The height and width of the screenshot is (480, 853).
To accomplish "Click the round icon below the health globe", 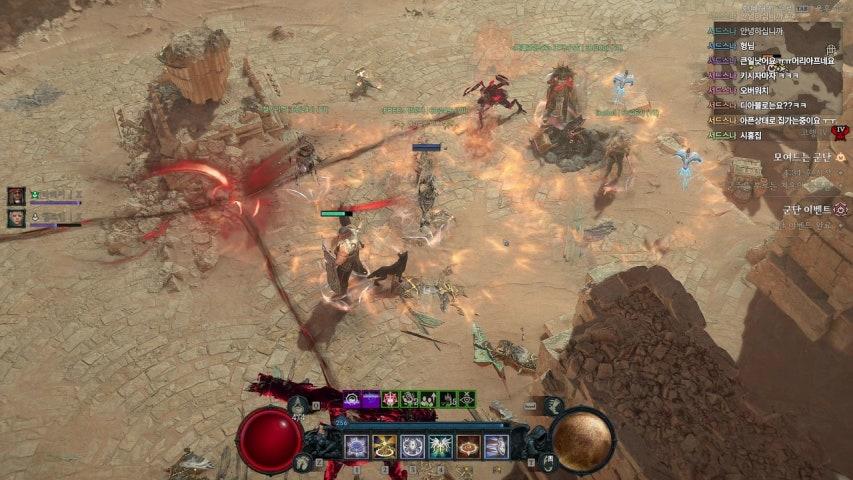I will (303, 462).
